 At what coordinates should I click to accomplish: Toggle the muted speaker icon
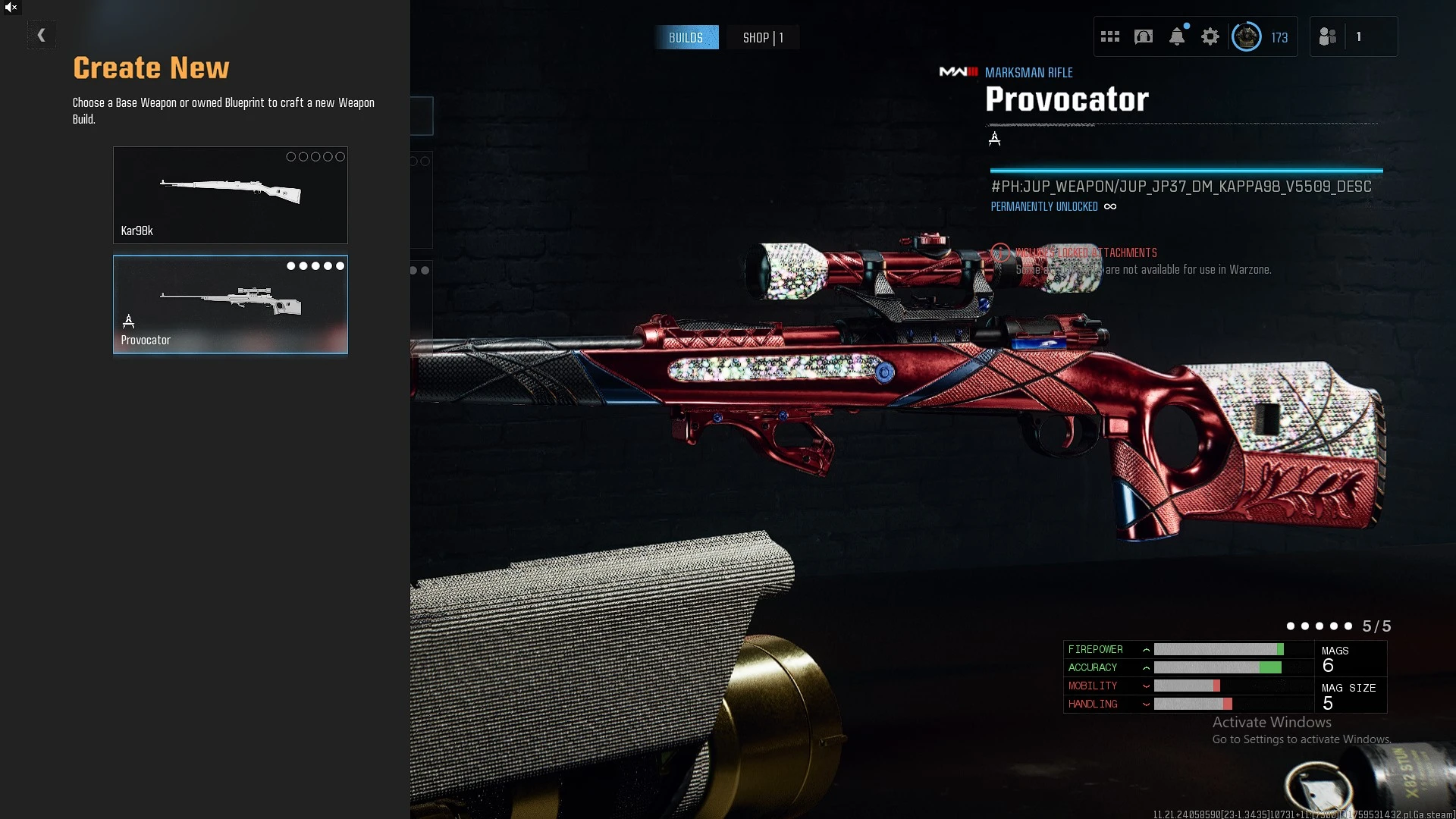(x=11, y=8)
